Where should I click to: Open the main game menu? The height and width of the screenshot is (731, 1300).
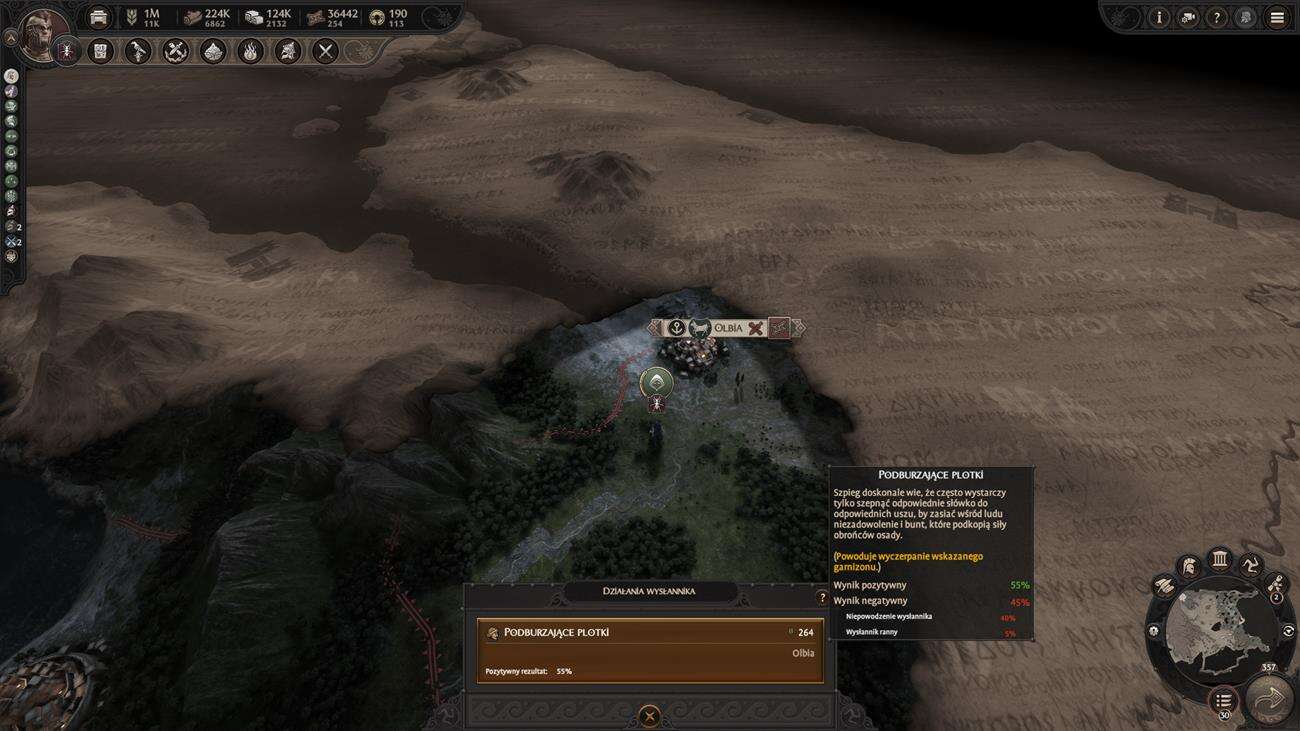point(1276,17)
